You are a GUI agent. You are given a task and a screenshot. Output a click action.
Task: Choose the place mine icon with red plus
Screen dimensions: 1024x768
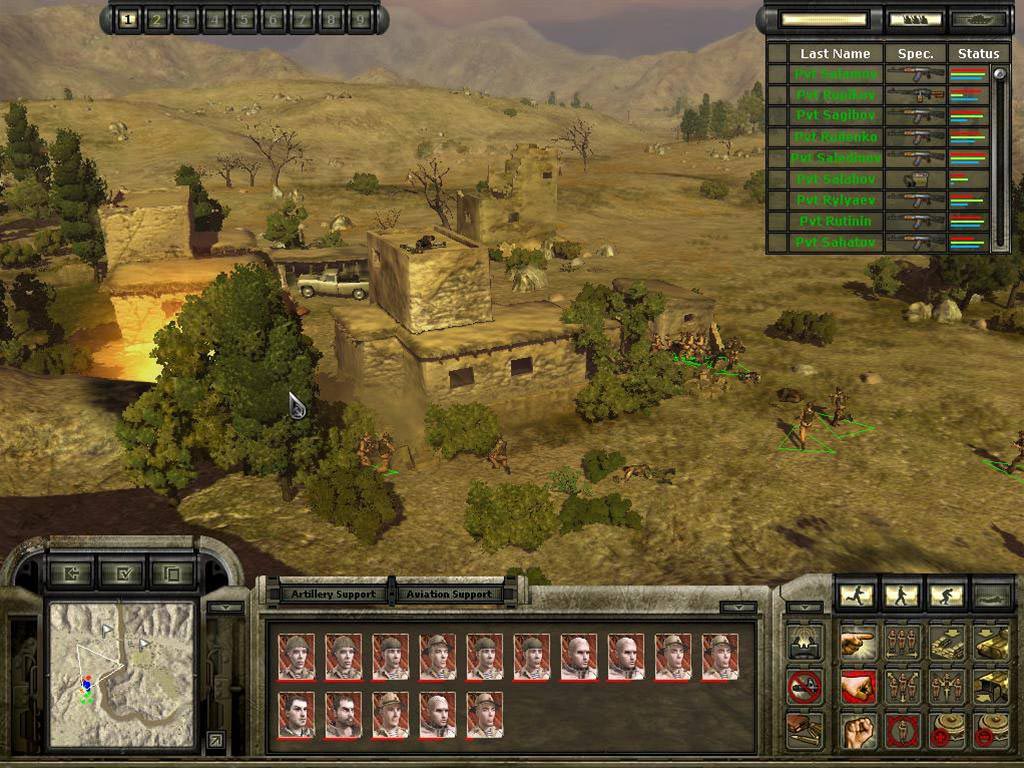pyautogui.click(x=946, y=731)
